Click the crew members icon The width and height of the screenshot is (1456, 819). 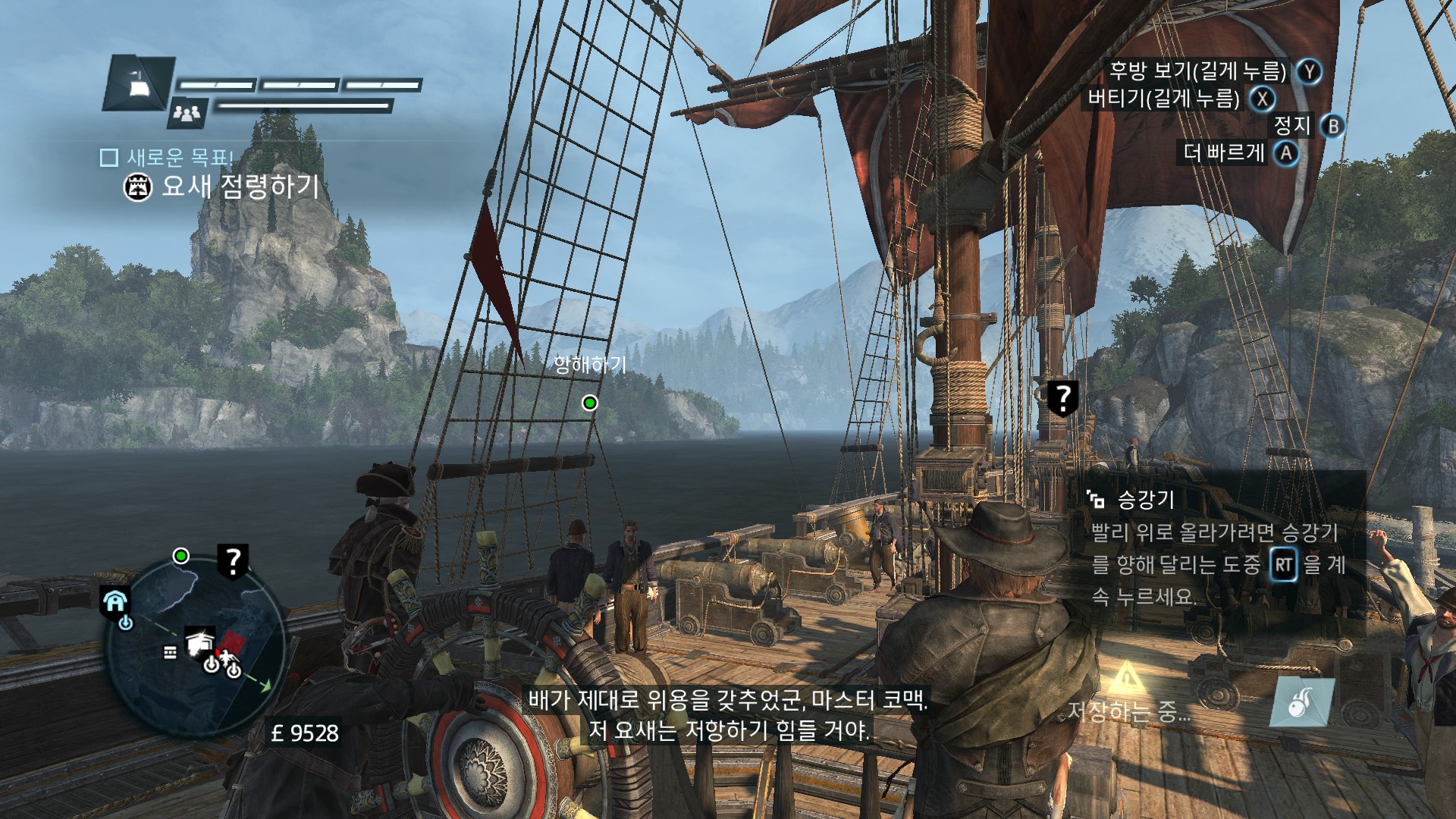coord(187,113)
